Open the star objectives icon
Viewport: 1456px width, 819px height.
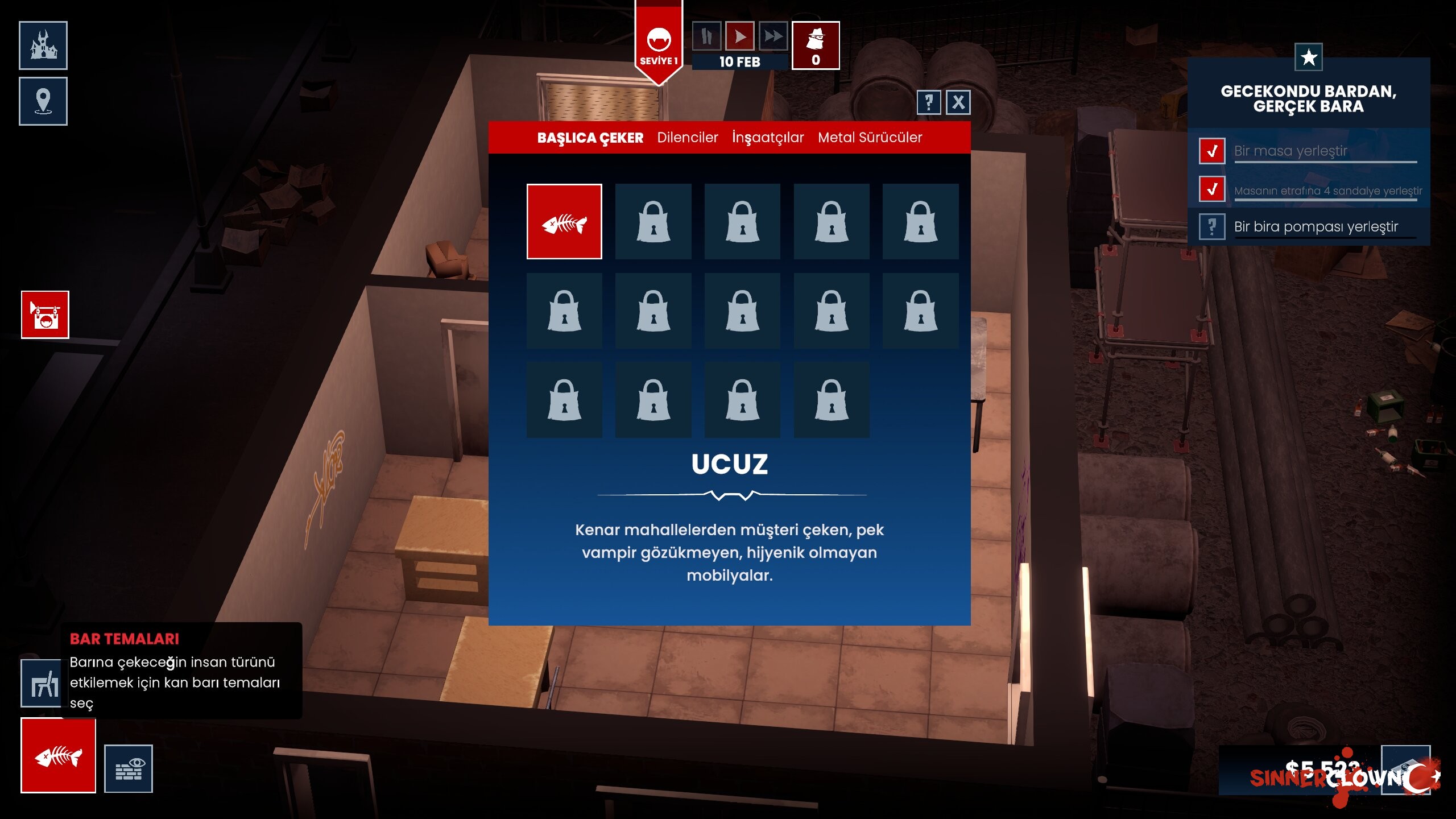[x=1308, y=57]
